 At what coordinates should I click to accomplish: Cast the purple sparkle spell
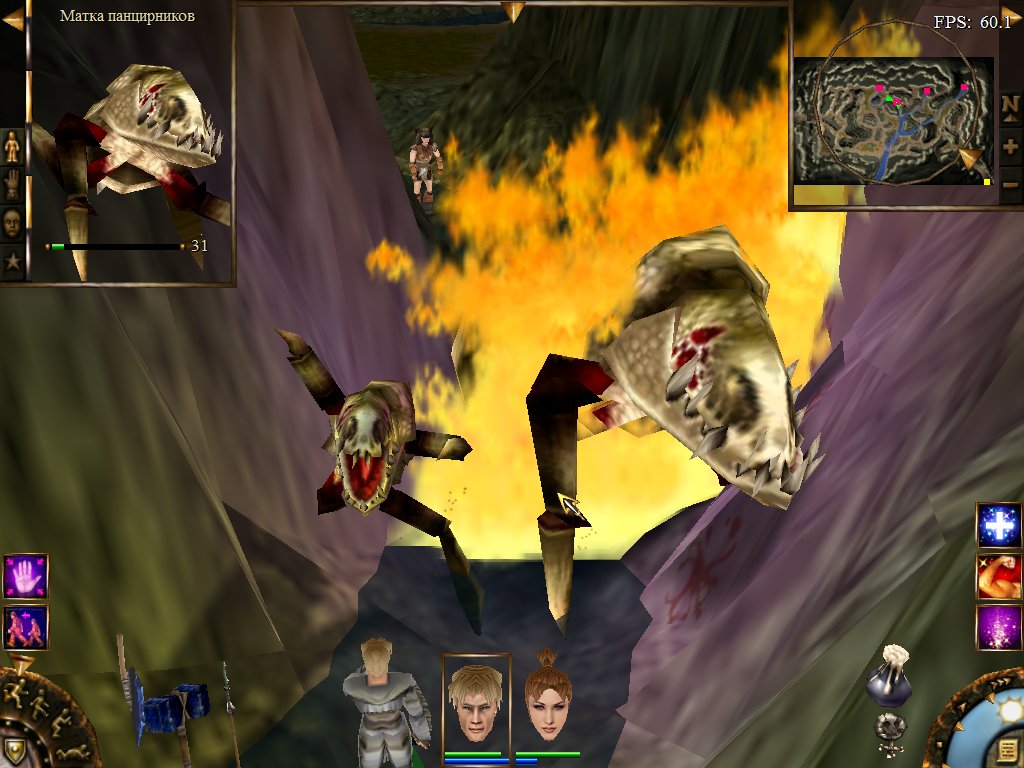[x=999, y=628]
